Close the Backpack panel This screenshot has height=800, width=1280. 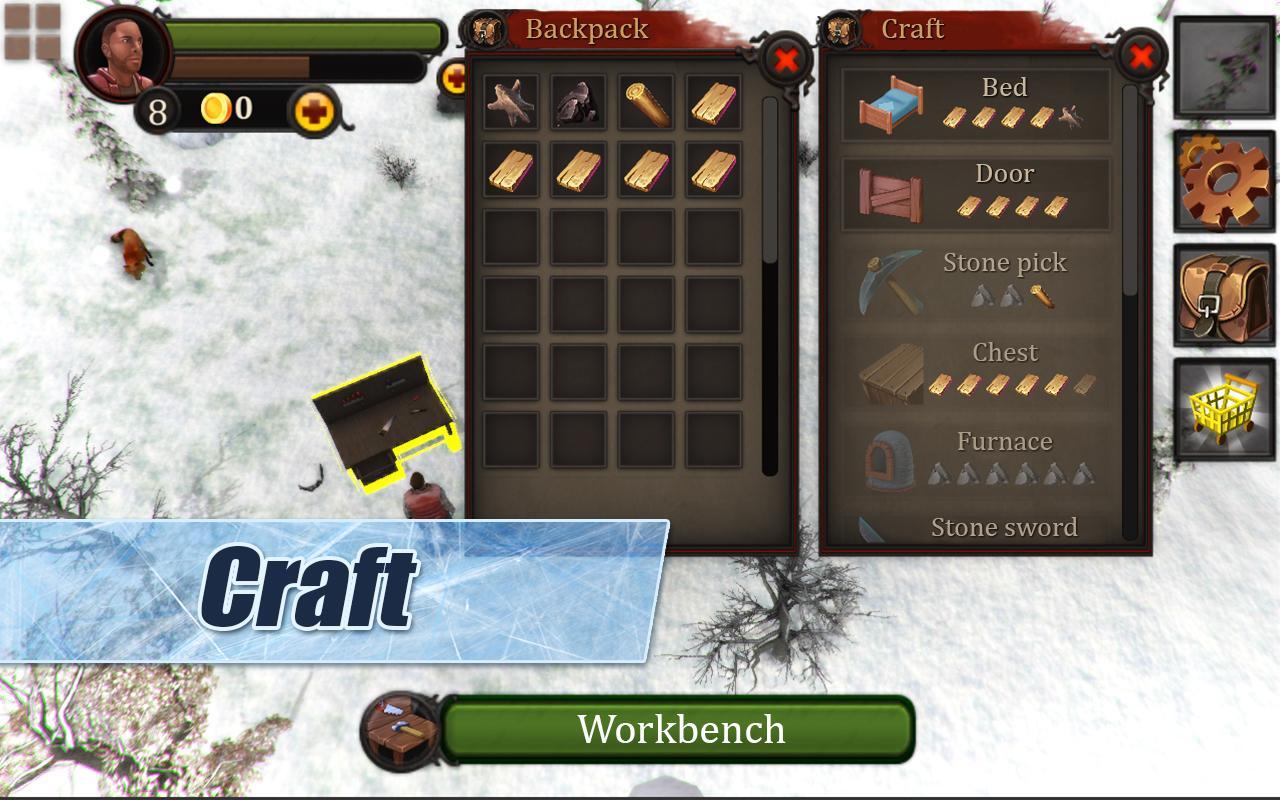tap(786, 60)
